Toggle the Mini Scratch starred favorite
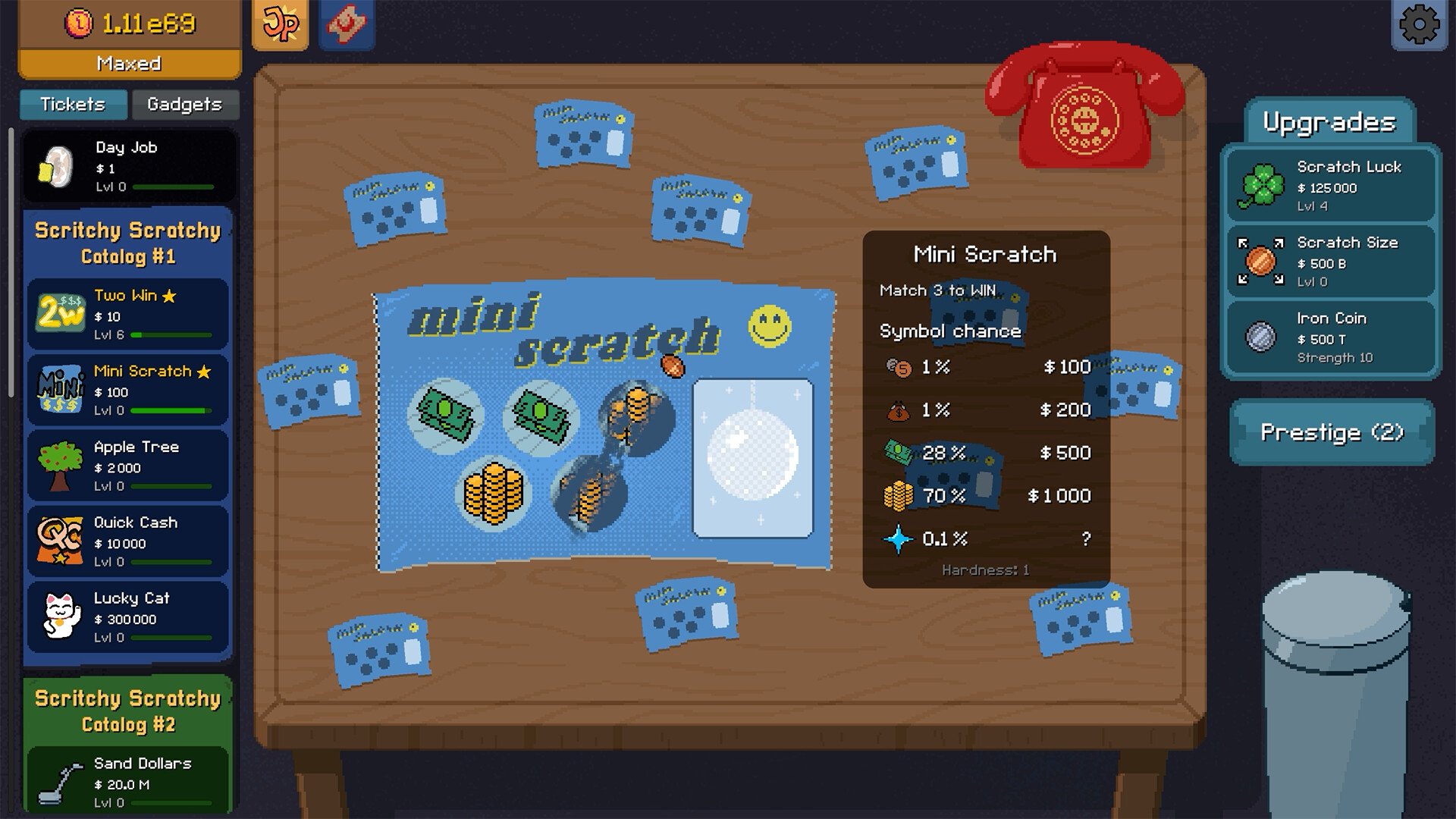Viewport: 1456px width, 819px height. pyautogui.click(x=204, y=371)
